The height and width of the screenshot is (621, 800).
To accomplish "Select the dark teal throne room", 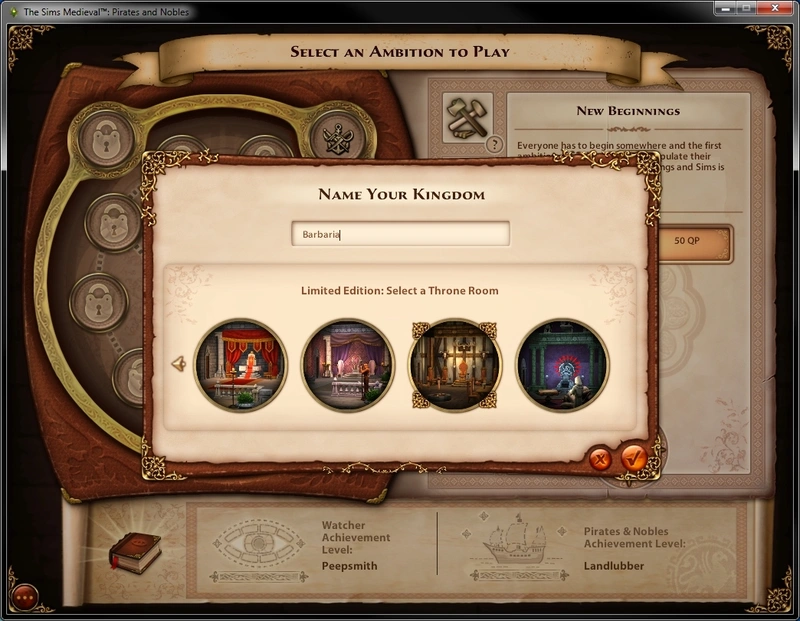I will [x=562, y=365].
